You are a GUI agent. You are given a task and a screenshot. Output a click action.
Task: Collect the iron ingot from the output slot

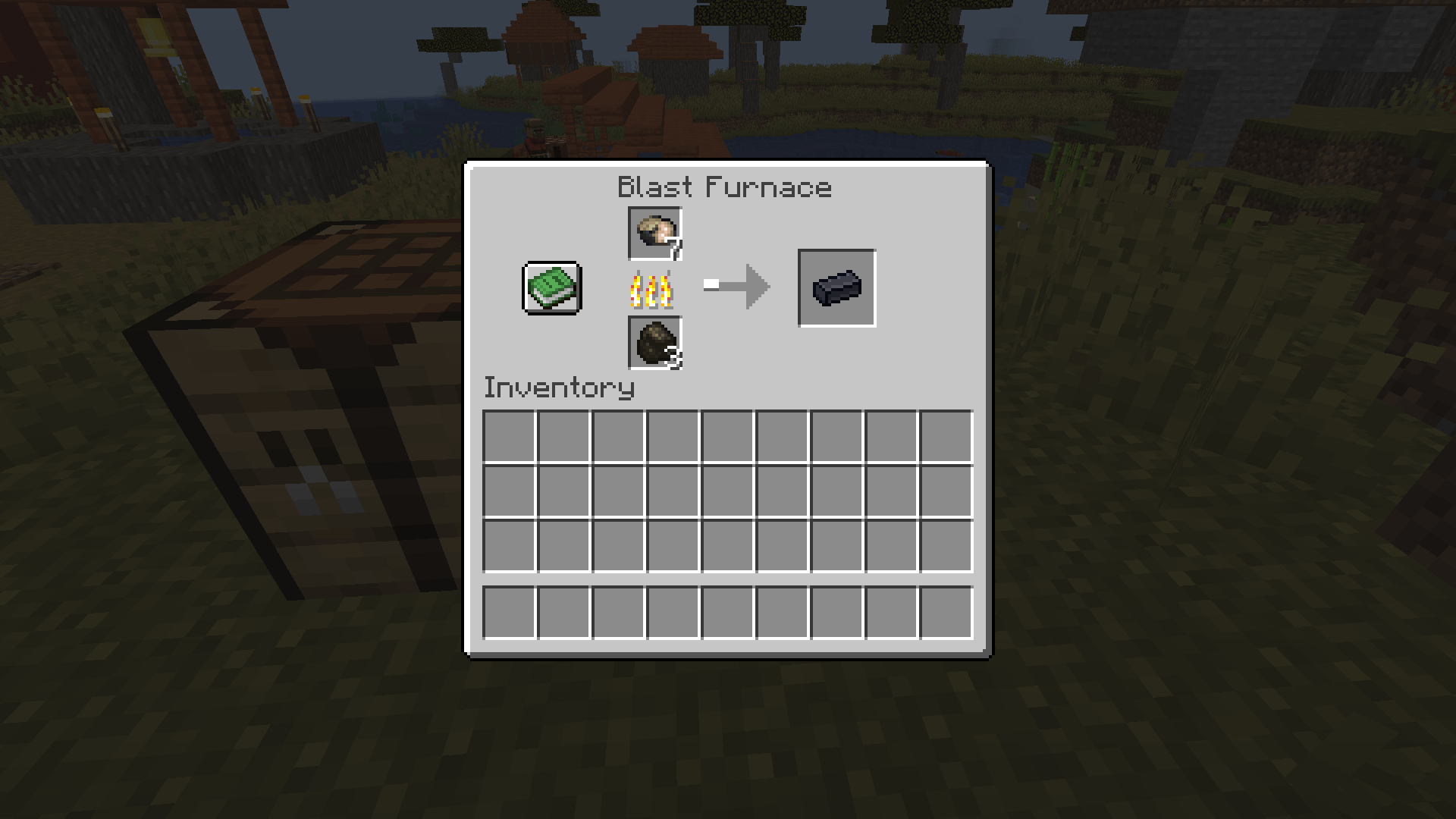coord(836,288)
